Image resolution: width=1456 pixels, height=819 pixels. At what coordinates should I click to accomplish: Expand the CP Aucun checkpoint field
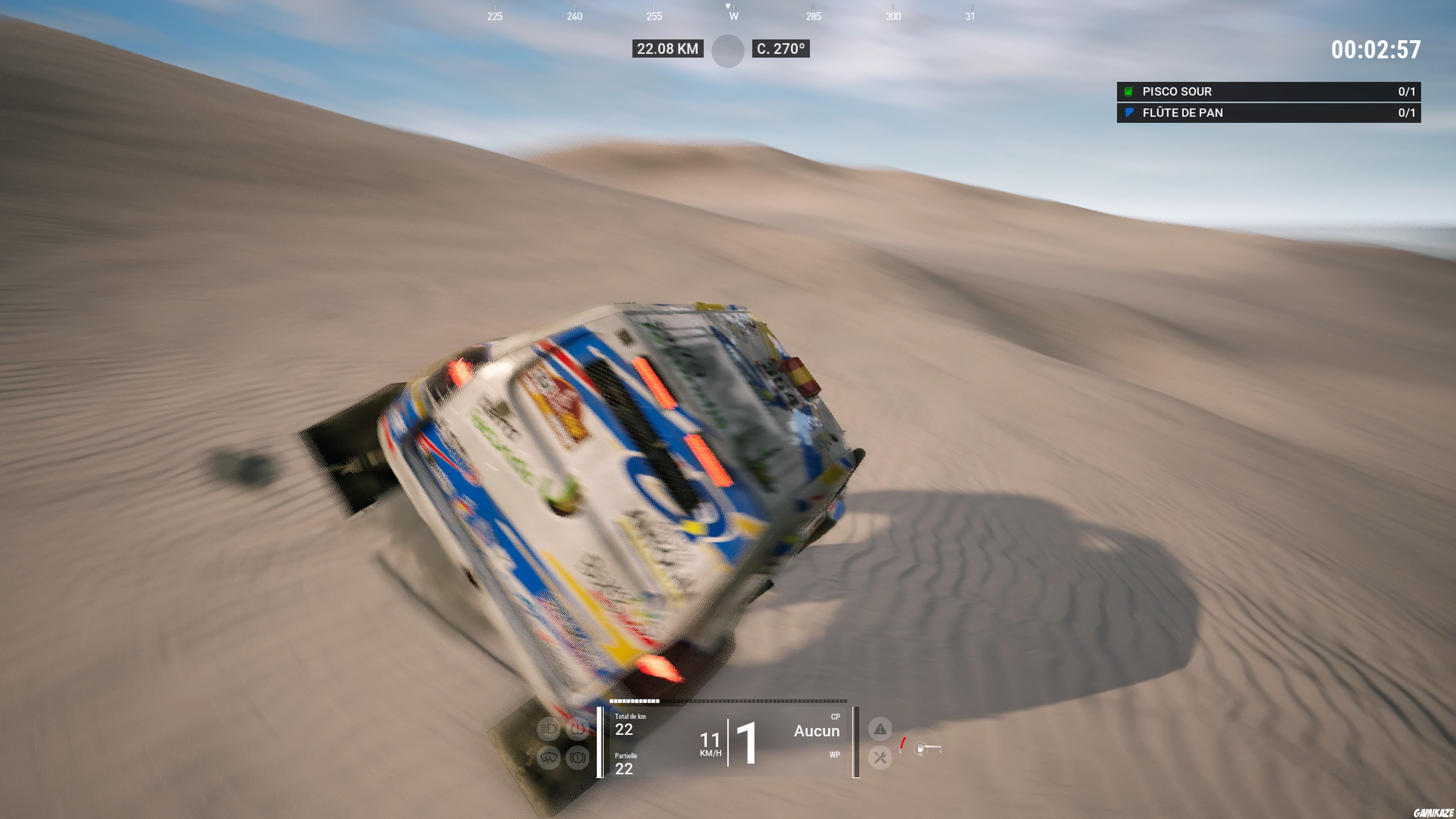click(817, 730)
